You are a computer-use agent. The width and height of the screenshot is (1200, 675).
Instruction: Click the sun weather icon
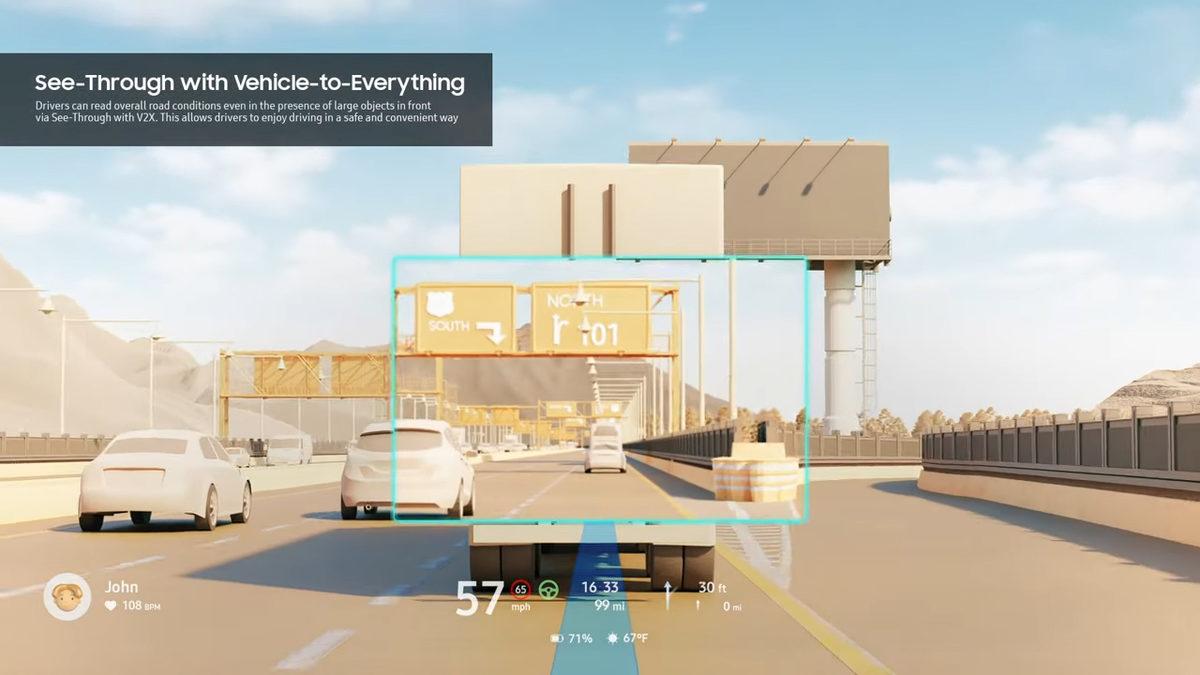[612, 638]
